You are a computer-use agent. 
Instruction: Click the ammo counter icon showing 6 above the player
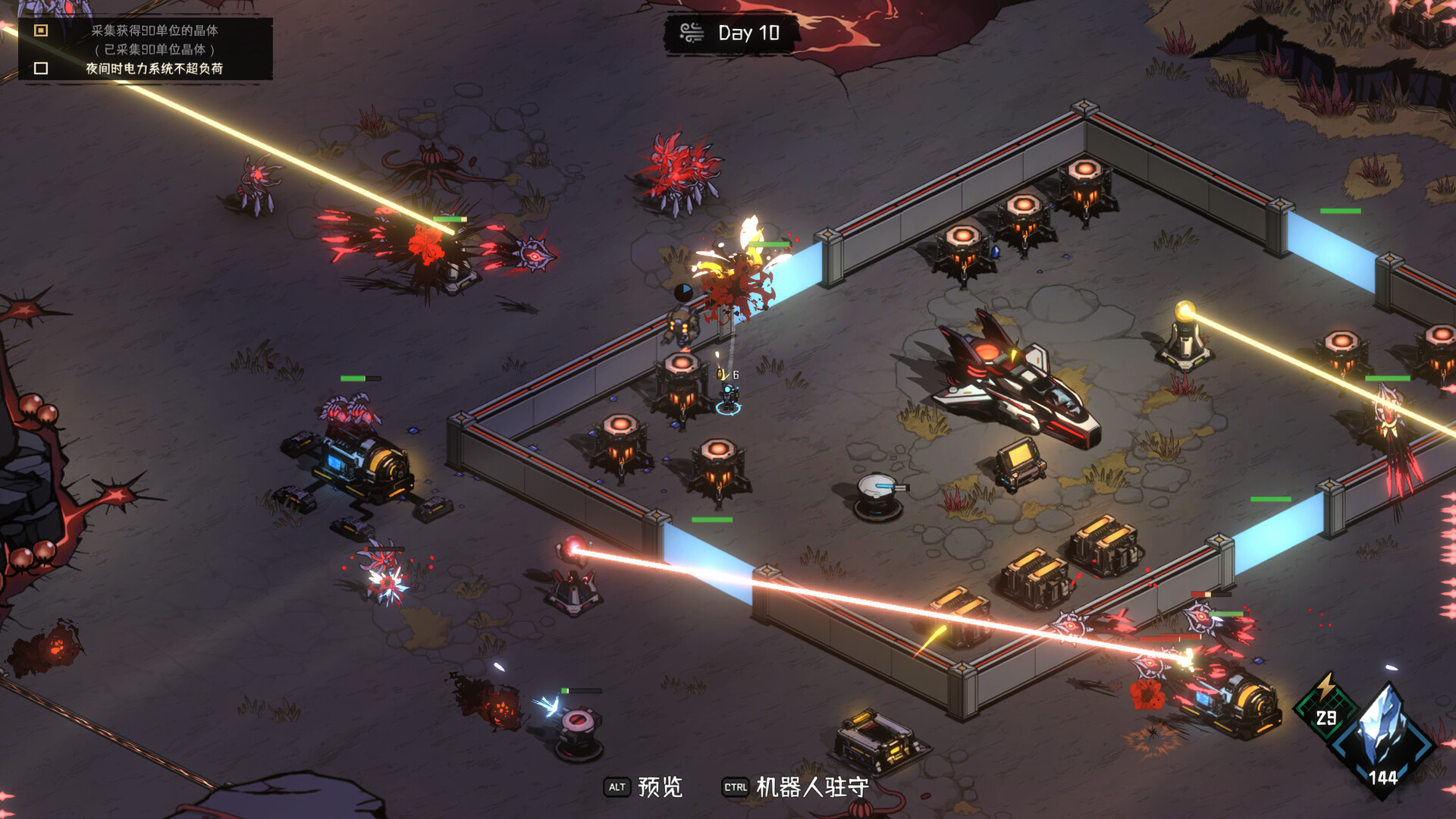click(724, 374)
